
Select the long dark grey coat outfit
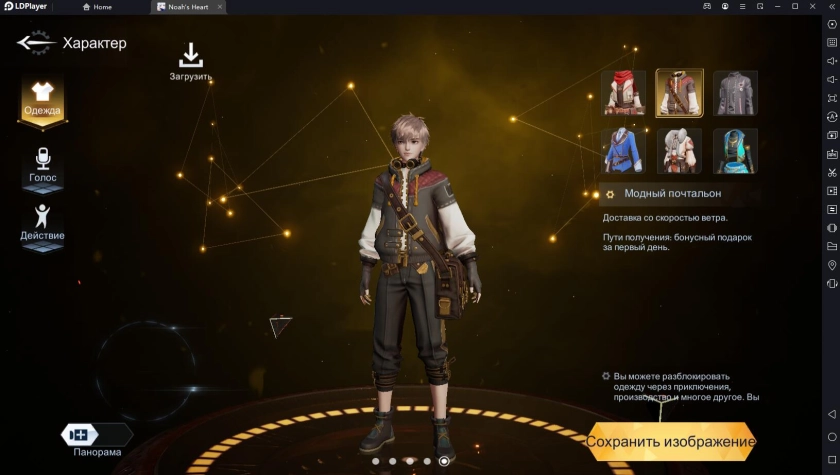pyautogui.click(x=735, y=93)
